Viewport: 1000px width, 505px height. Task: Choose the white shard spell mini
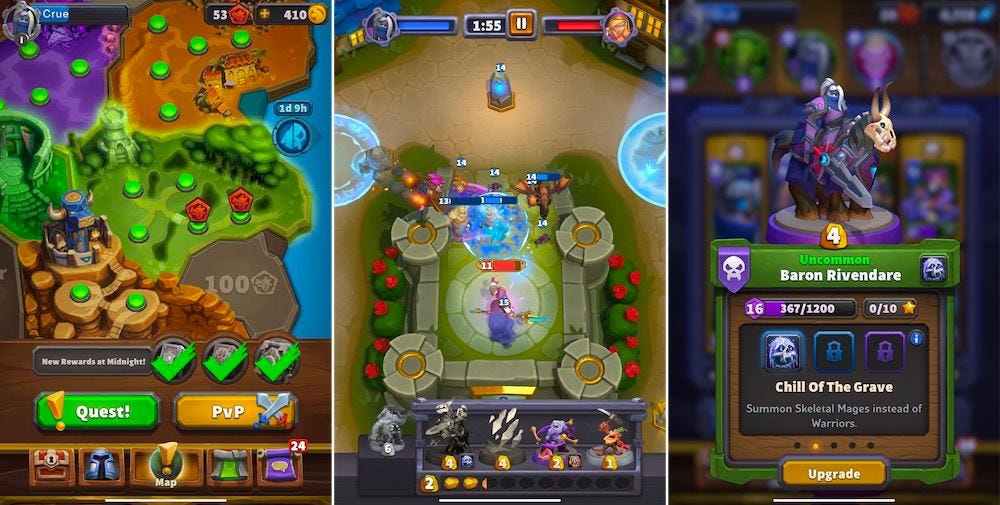click(503, 435)
